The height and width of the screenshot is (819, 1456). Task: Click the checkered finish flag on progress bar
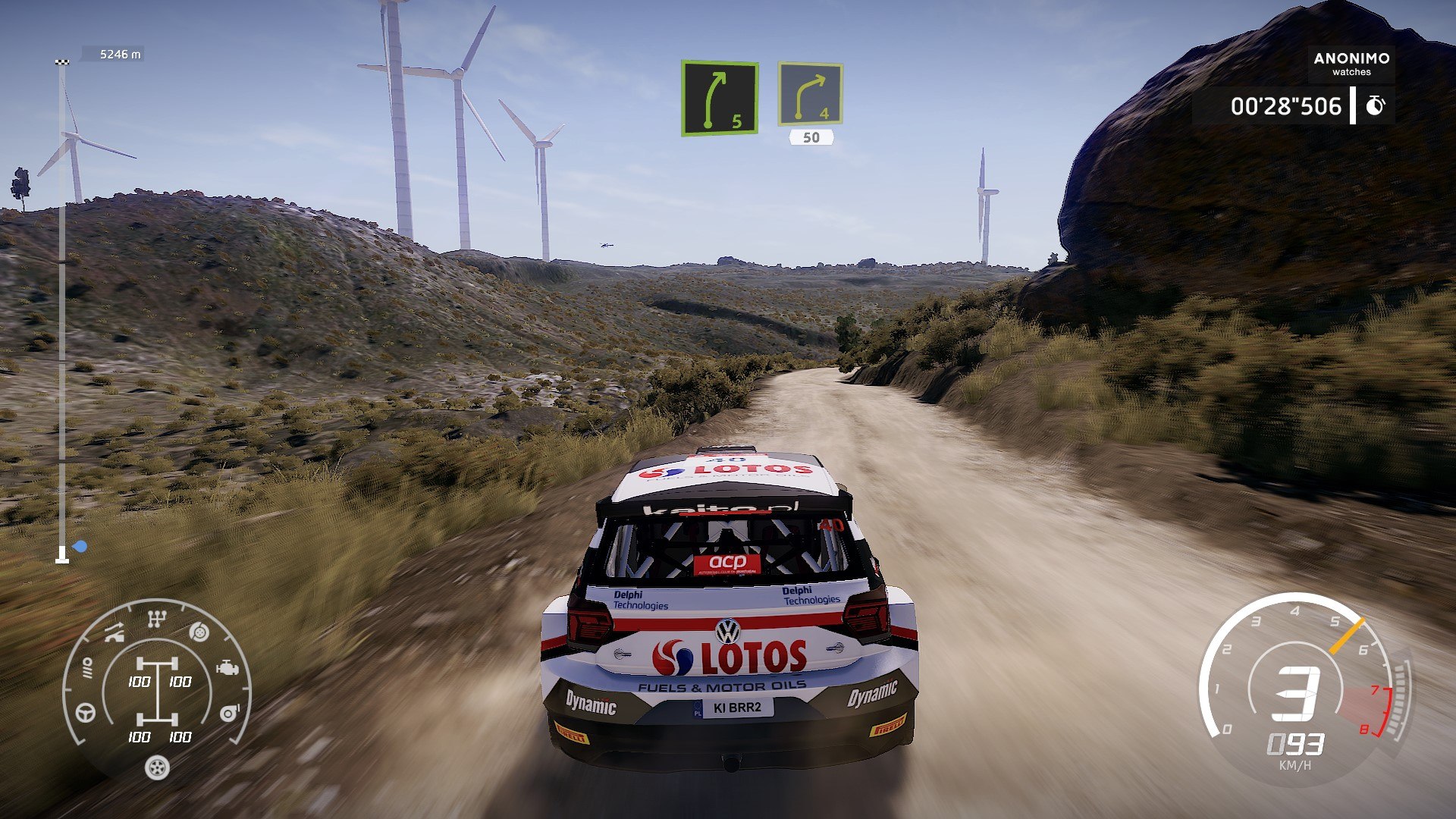click(62, 61)
